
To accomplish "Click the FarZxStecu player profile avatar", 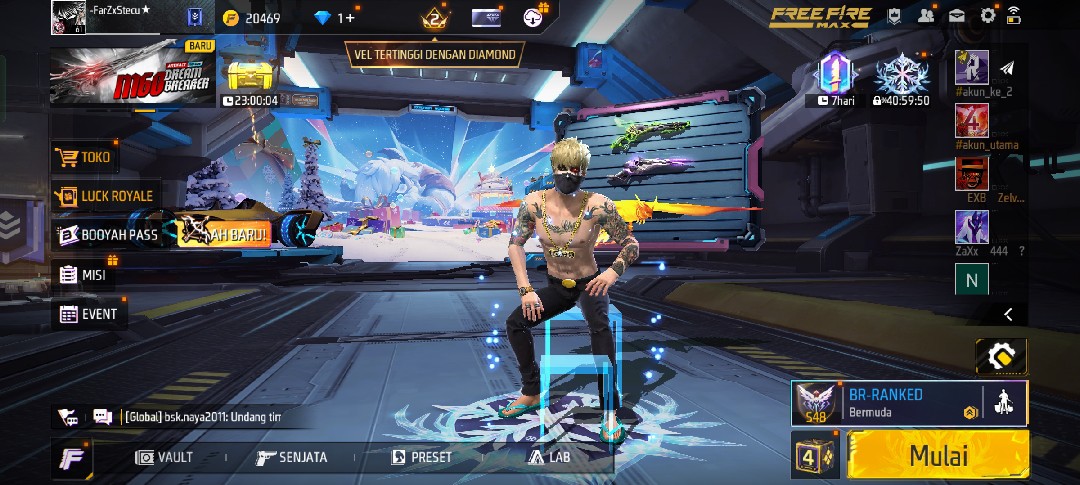I will pos(69,17).
